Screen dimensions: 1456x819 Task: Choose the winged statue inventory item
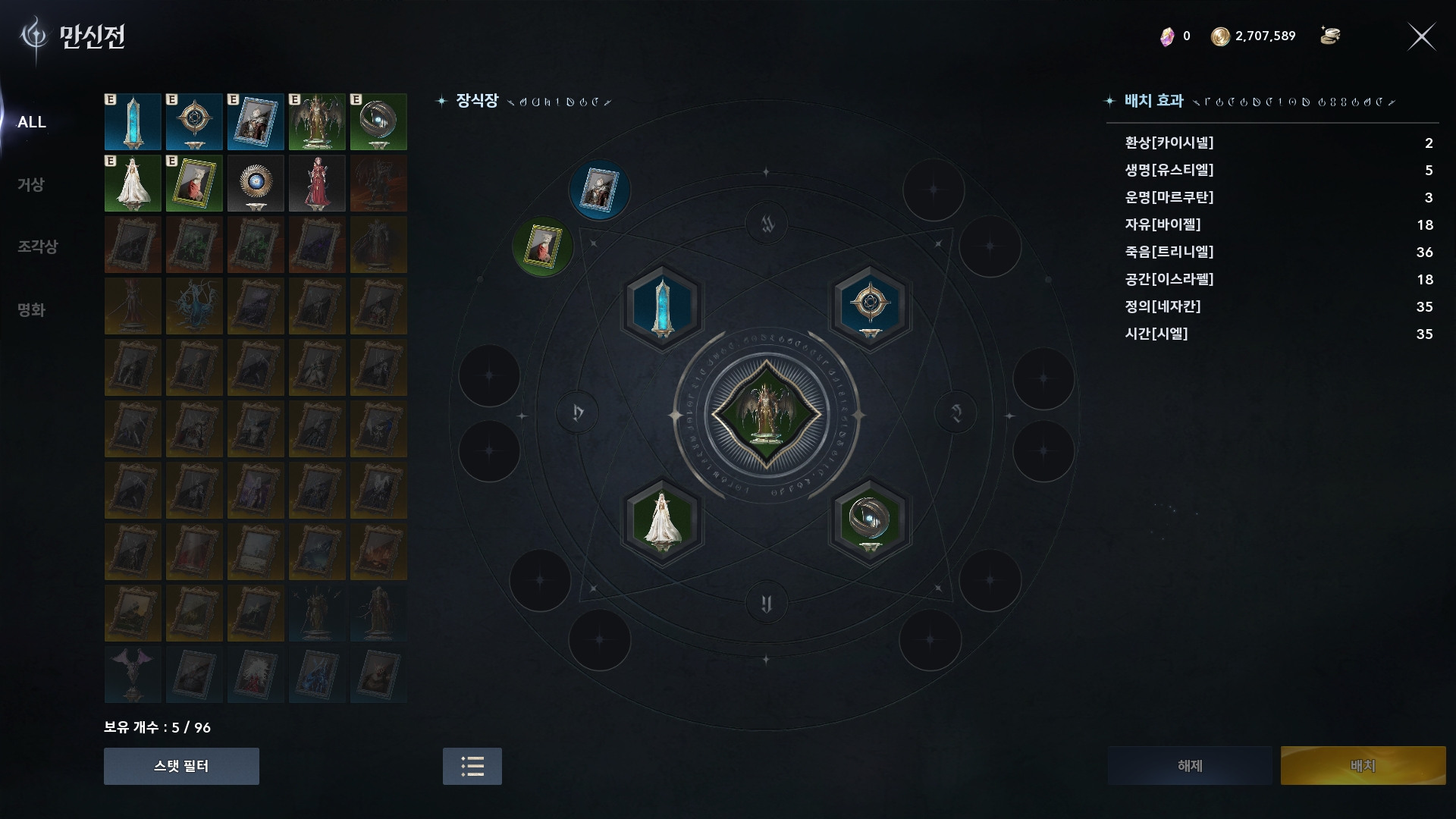click(317, 122)
